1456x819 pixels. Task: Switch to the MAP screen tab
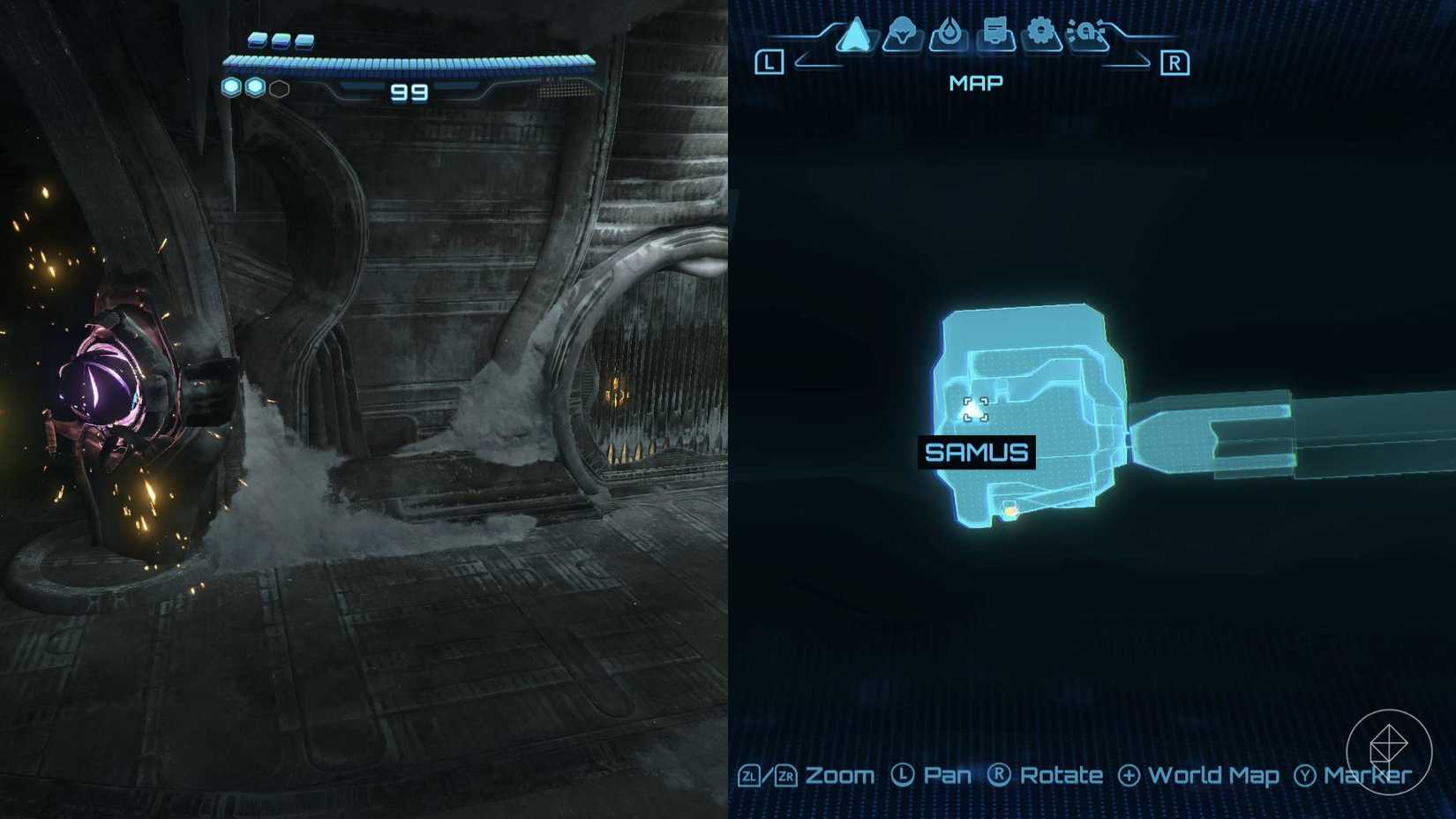(x=976, y=83)
